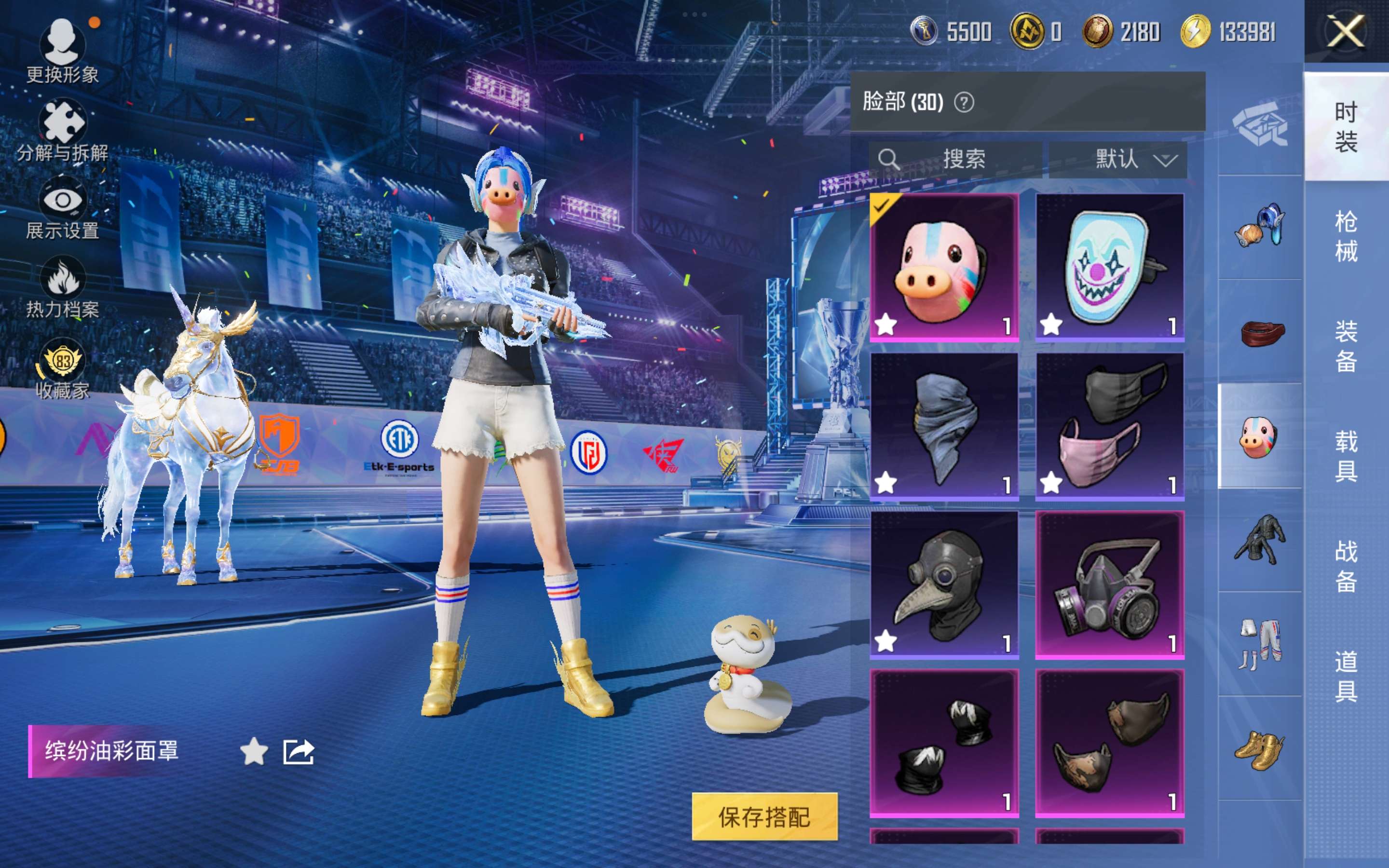Choose the golden shoes category icon
Screen dimensions: 1389x868
pyautogui.click(x=1259, y=748)
